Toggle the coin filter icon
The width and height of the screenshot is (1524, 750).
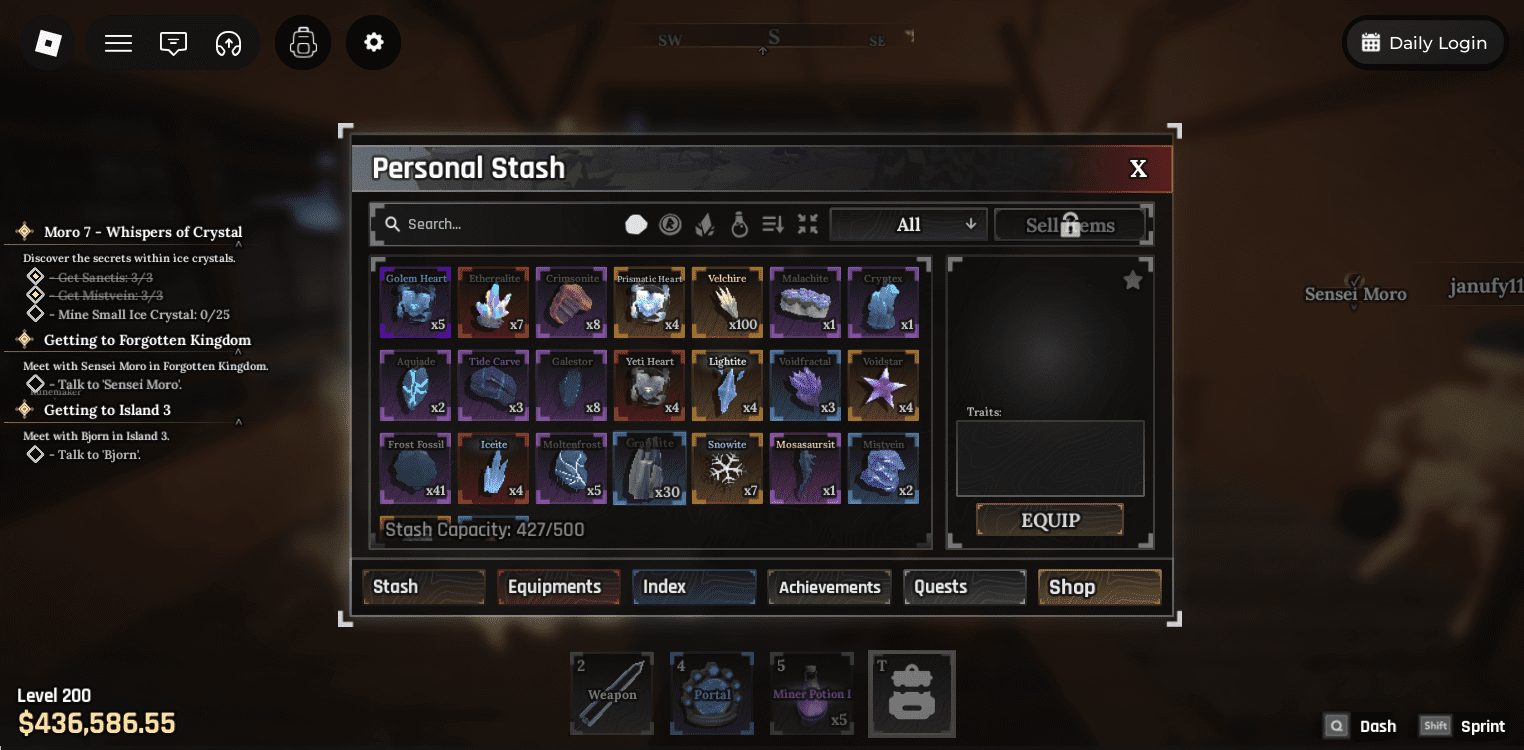pos(670,224)
